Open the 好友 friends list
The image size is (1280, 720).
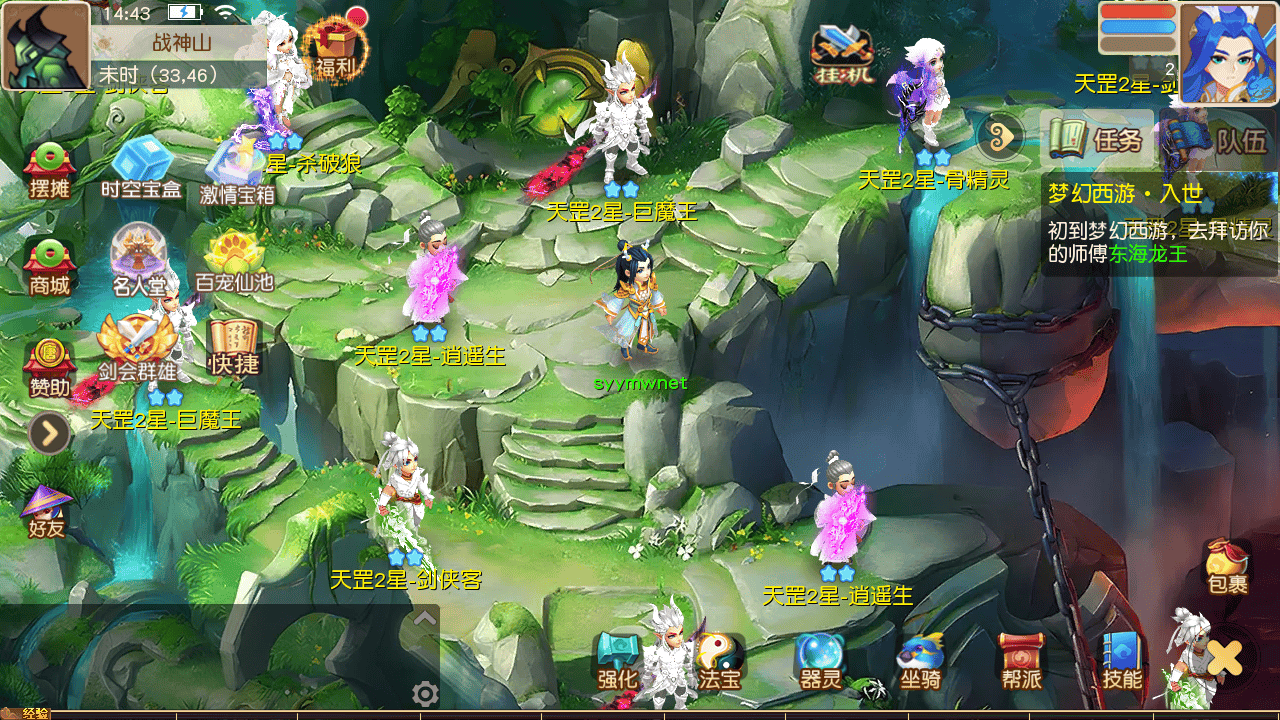tap(47, 512)
